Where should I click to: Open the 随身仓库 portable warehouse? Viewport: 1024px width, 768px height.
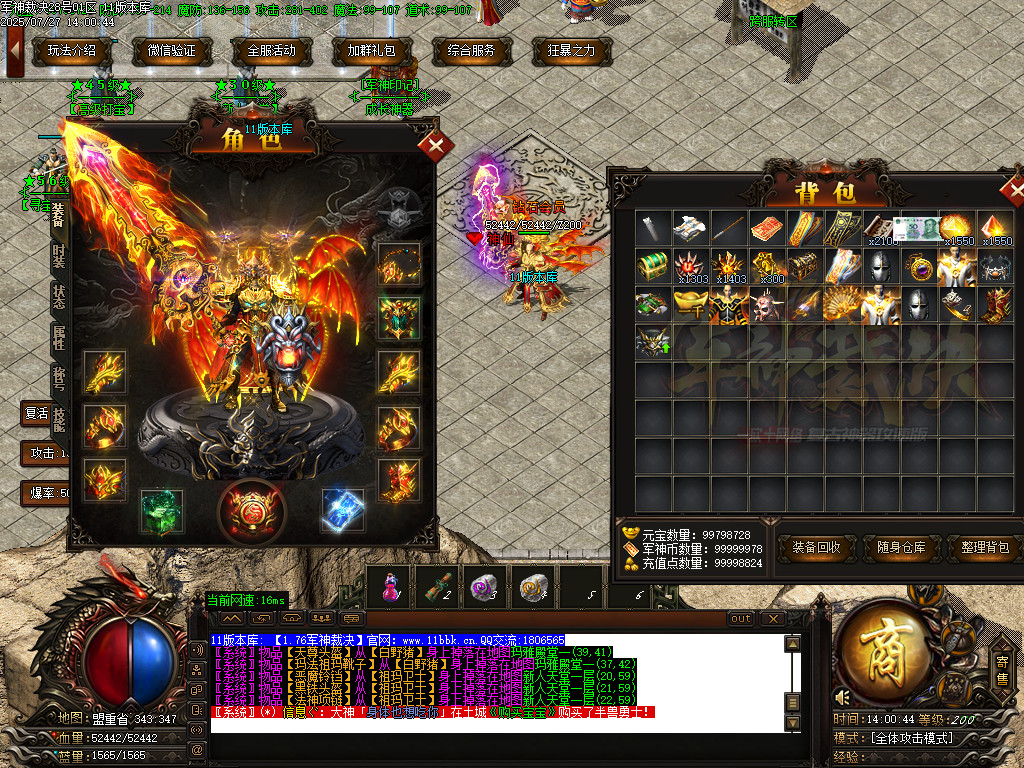click(905, 548)
